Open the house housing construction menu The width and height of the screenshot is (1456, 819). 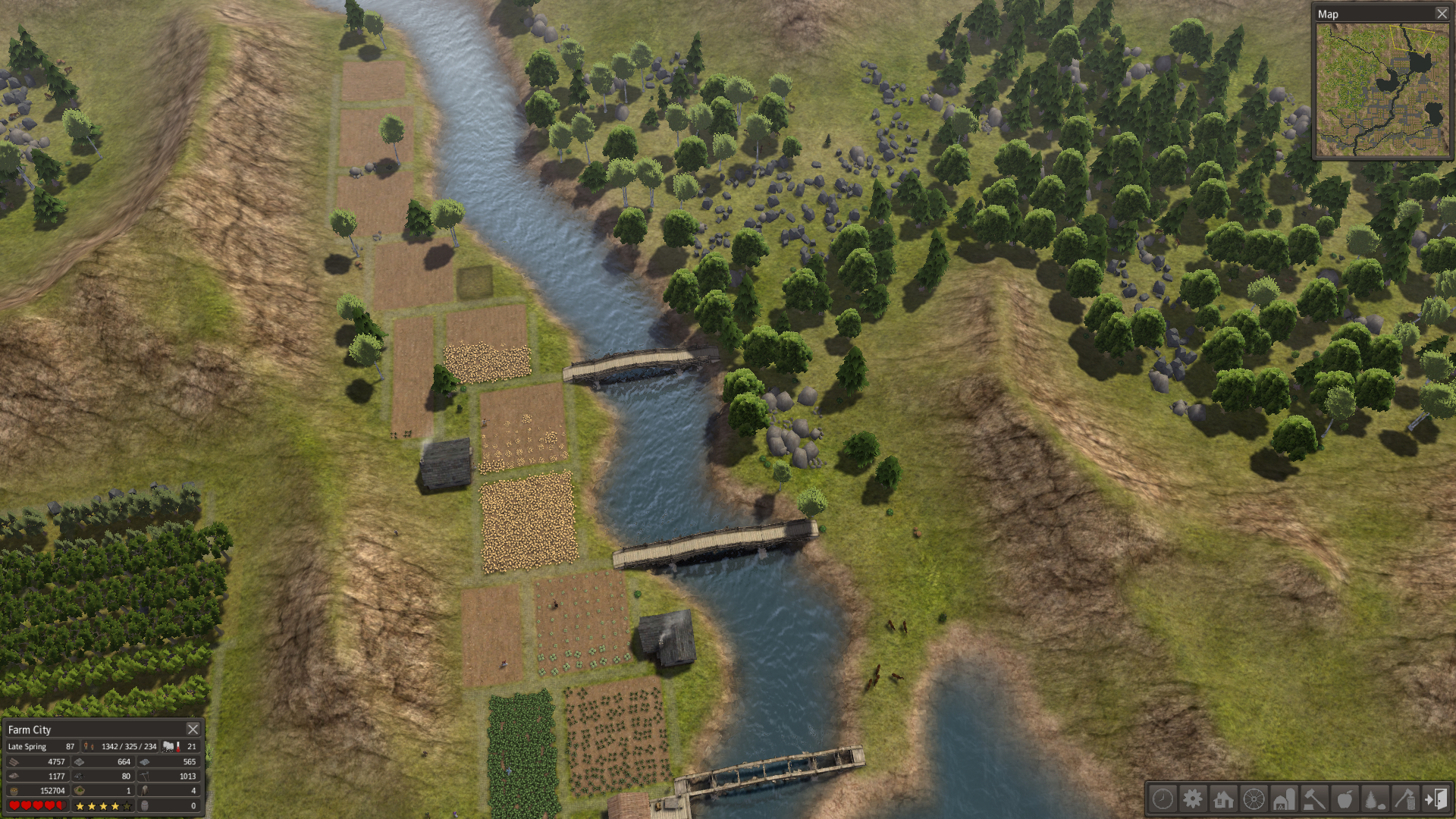(x=1223, y=799)
